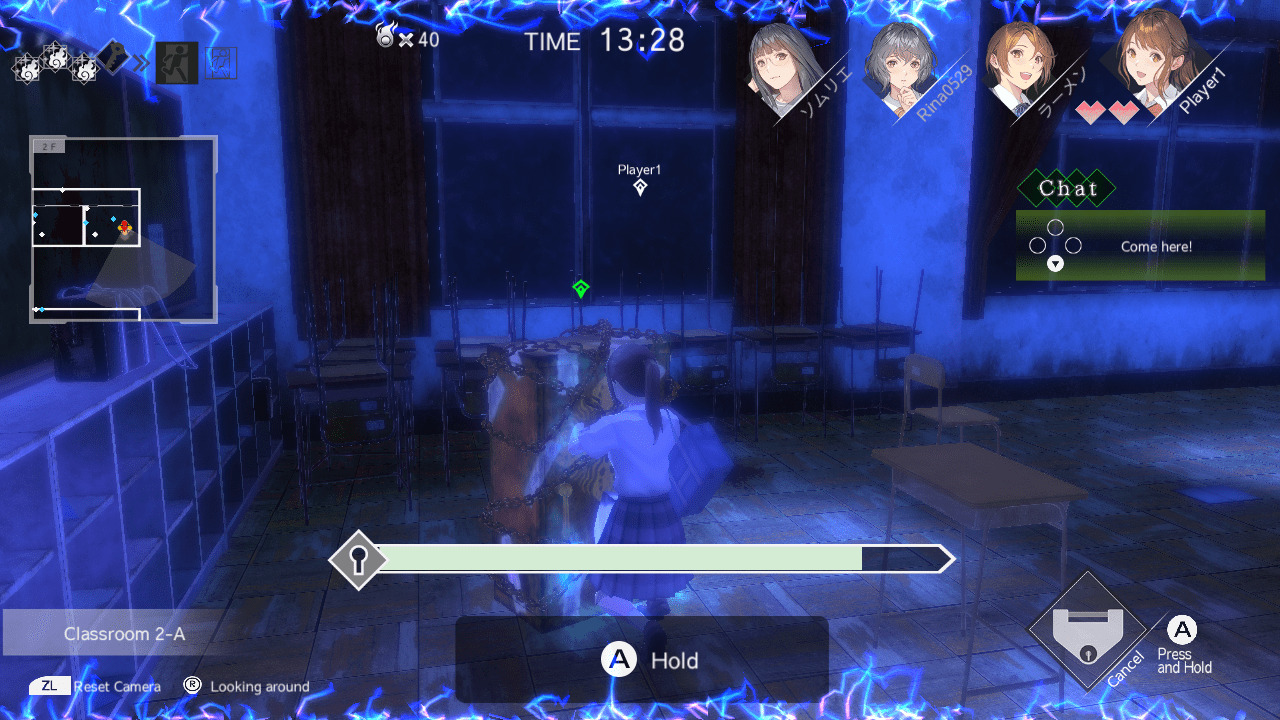Click the keyhole icon on the progress bar

coord(359,559)
